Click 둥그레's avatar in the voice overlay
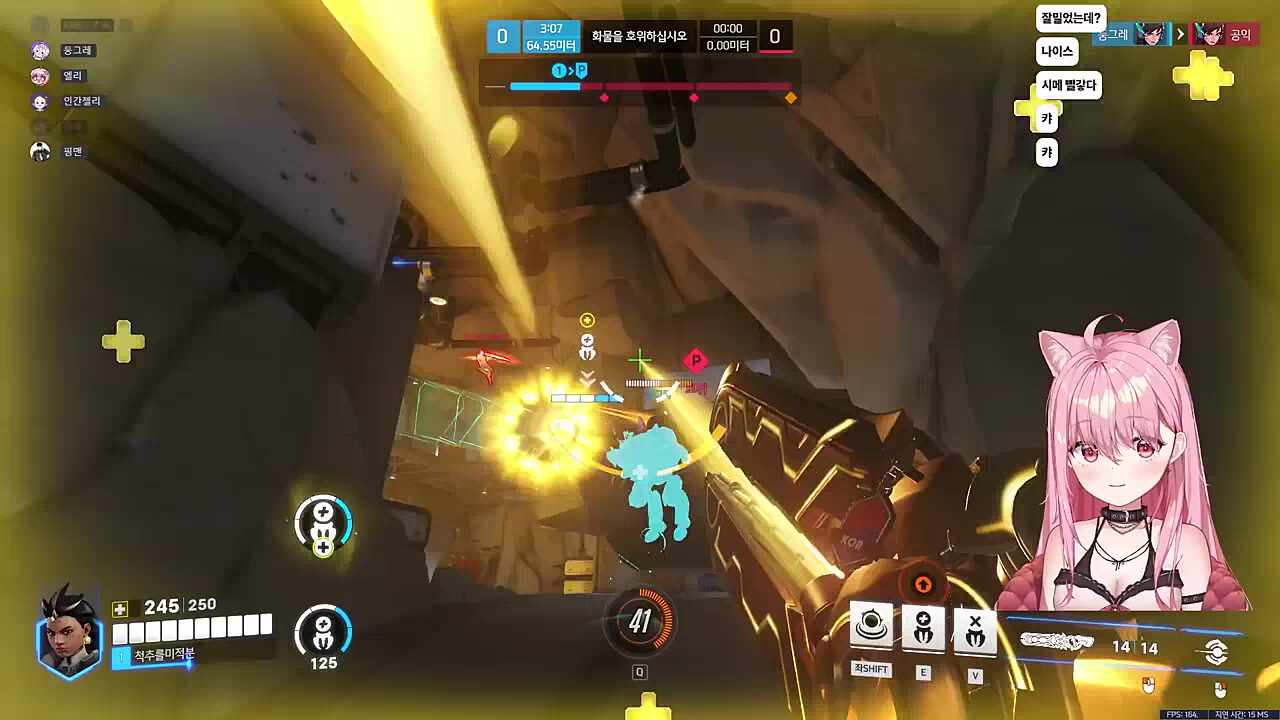 coord(40,50)
